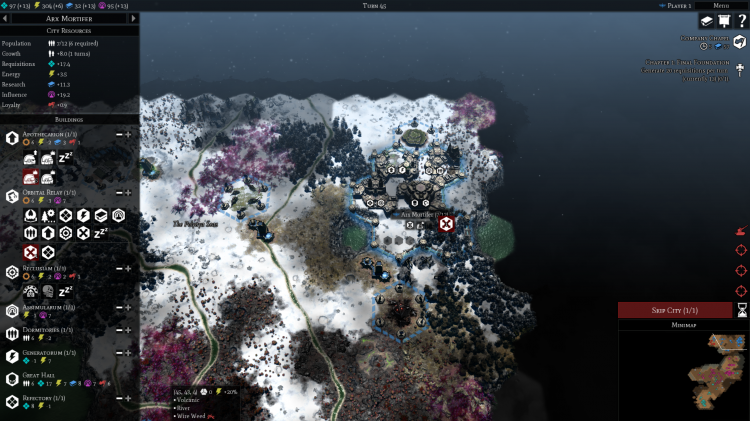Skip City production
750x421 pixels.
point(674,310)
